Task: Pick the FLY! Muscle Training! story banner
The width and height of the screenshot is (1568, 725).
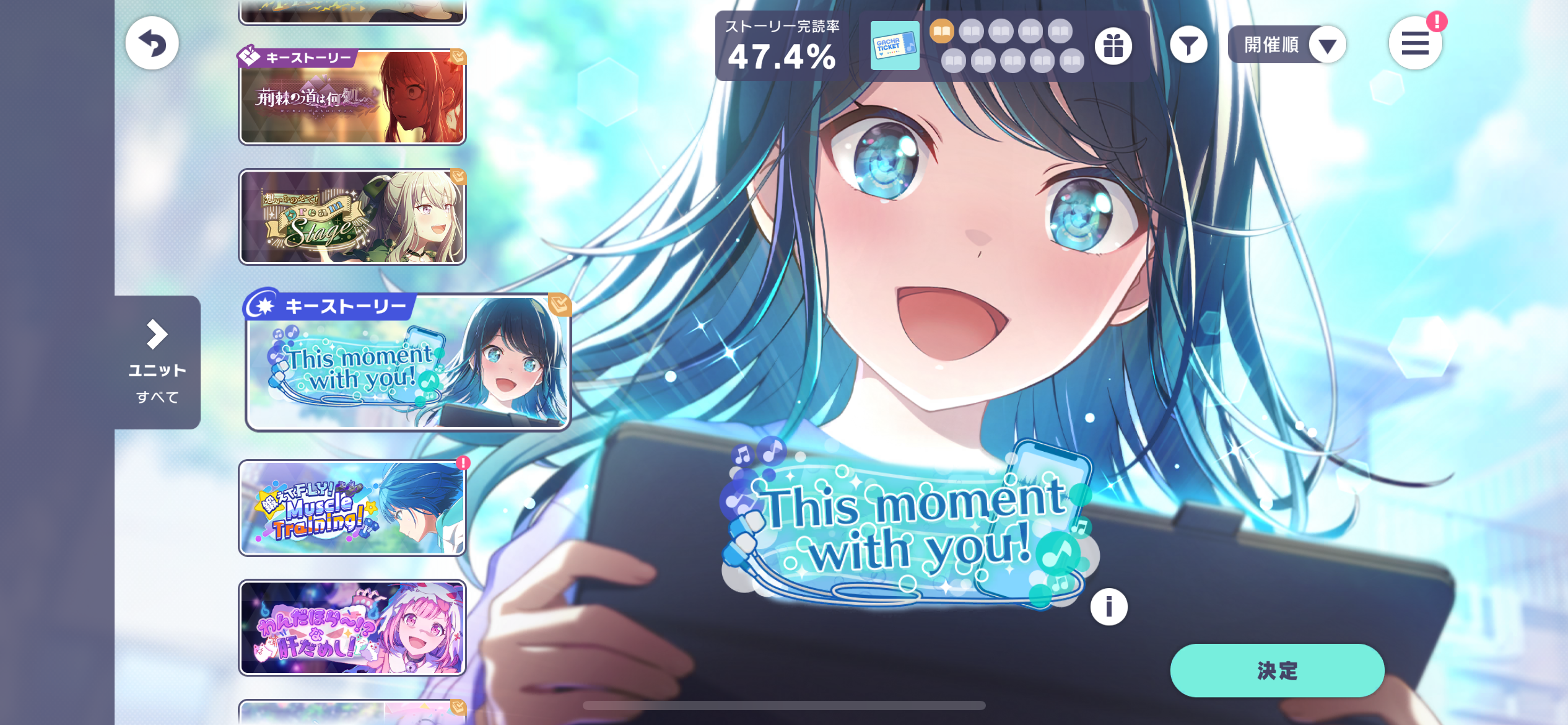Action: point(352,508)
